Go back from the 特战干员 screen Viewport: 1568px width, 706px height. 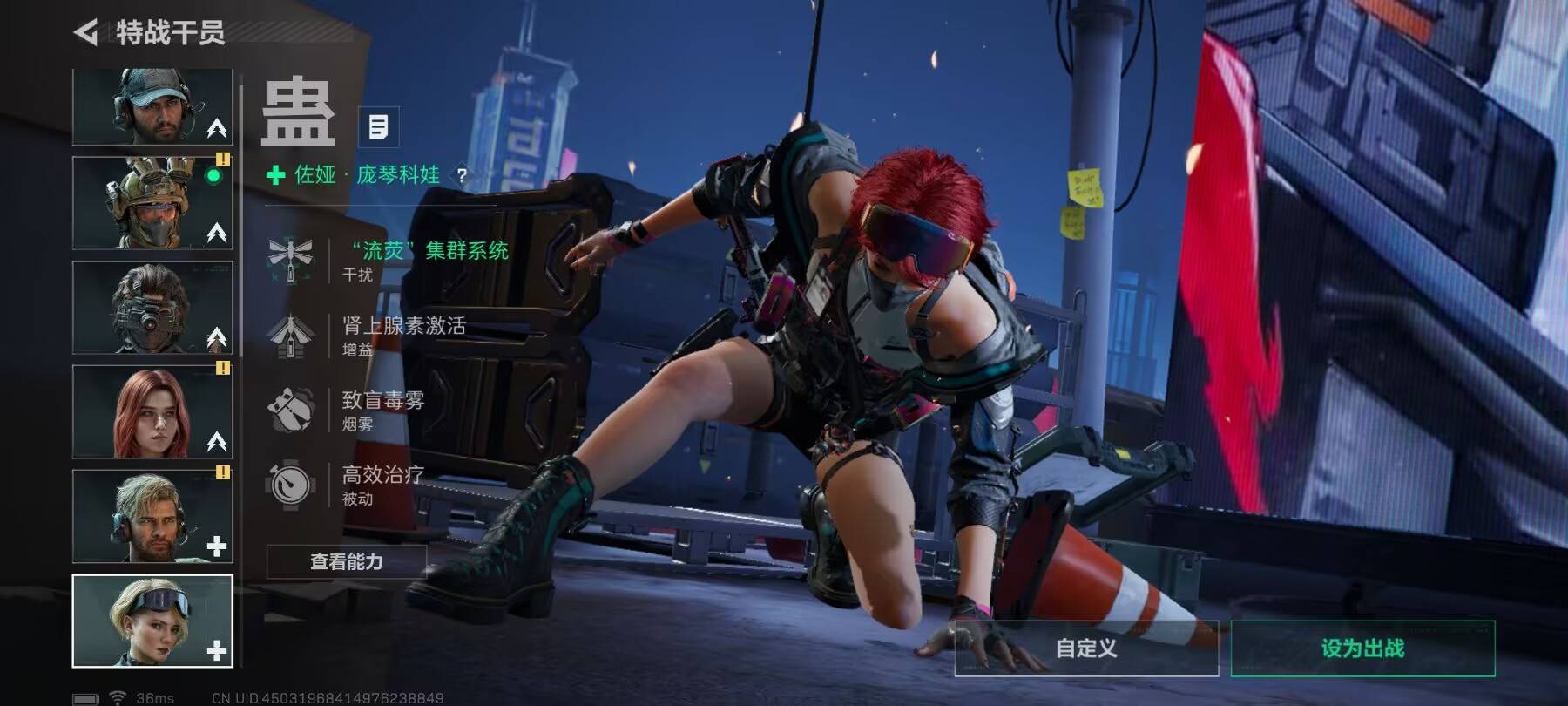[x=86, y=33]
